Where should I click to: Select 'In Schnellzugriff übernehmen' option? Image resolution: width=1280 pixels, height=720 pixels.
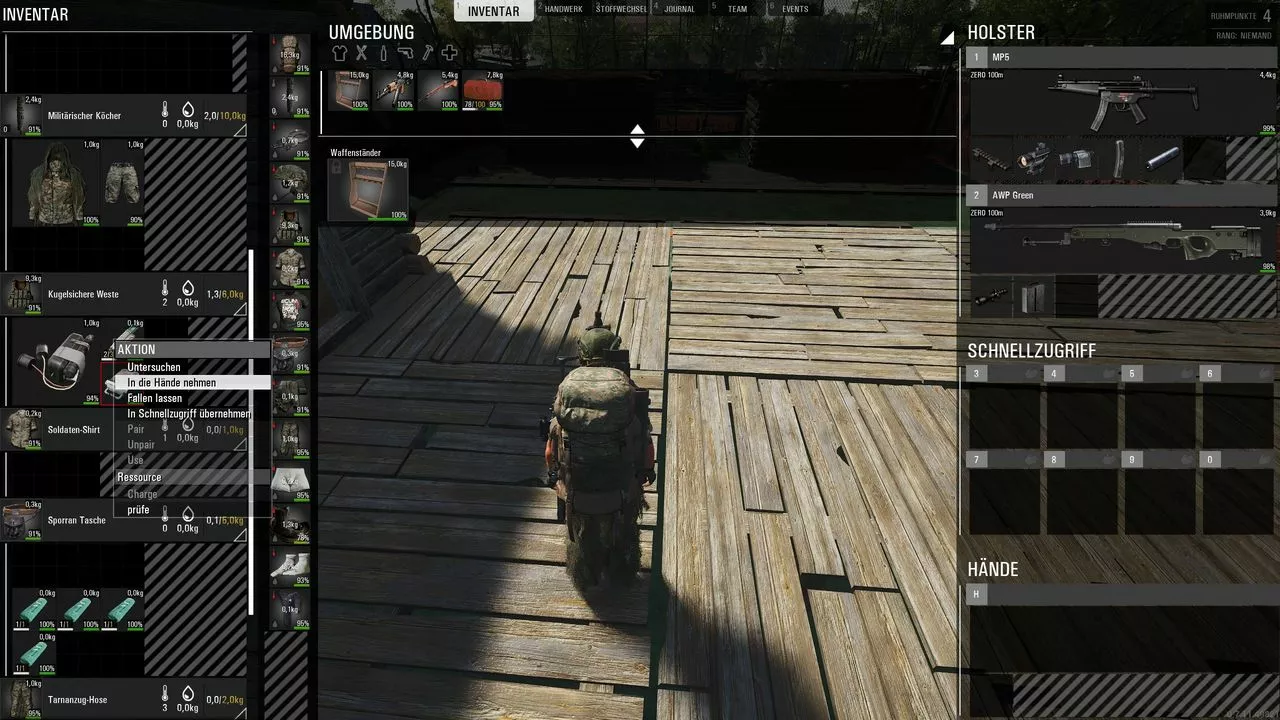[x=189, y=414]
